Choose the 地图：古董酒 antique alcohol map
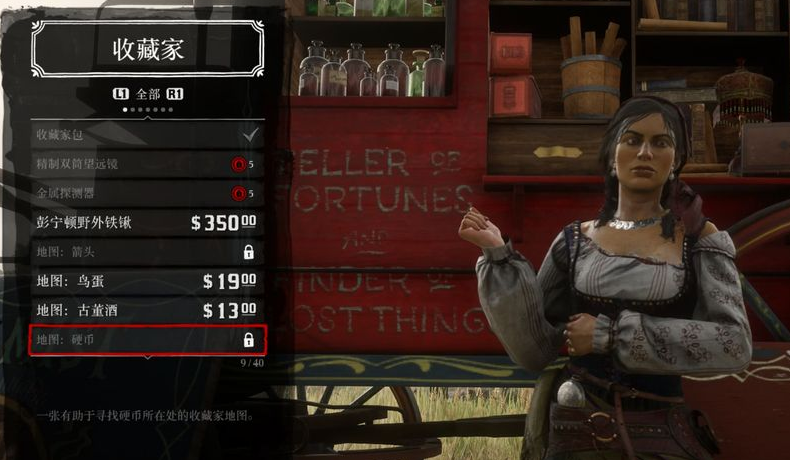The width and height of the screenshot is (790, 460). click(x=147, y=310)
